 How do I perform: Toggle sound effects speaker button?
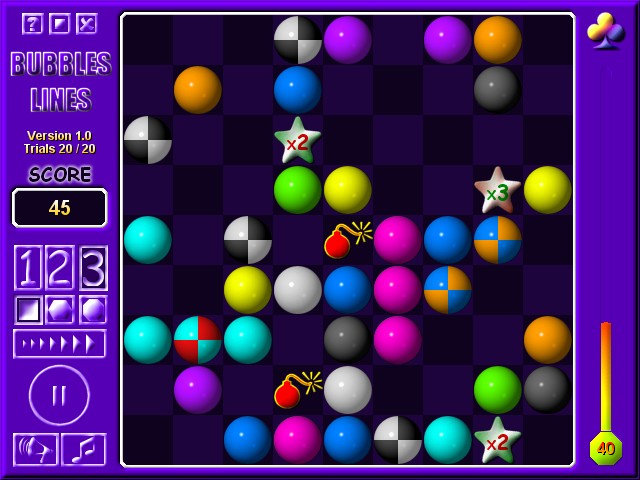(x=35, y=449)
